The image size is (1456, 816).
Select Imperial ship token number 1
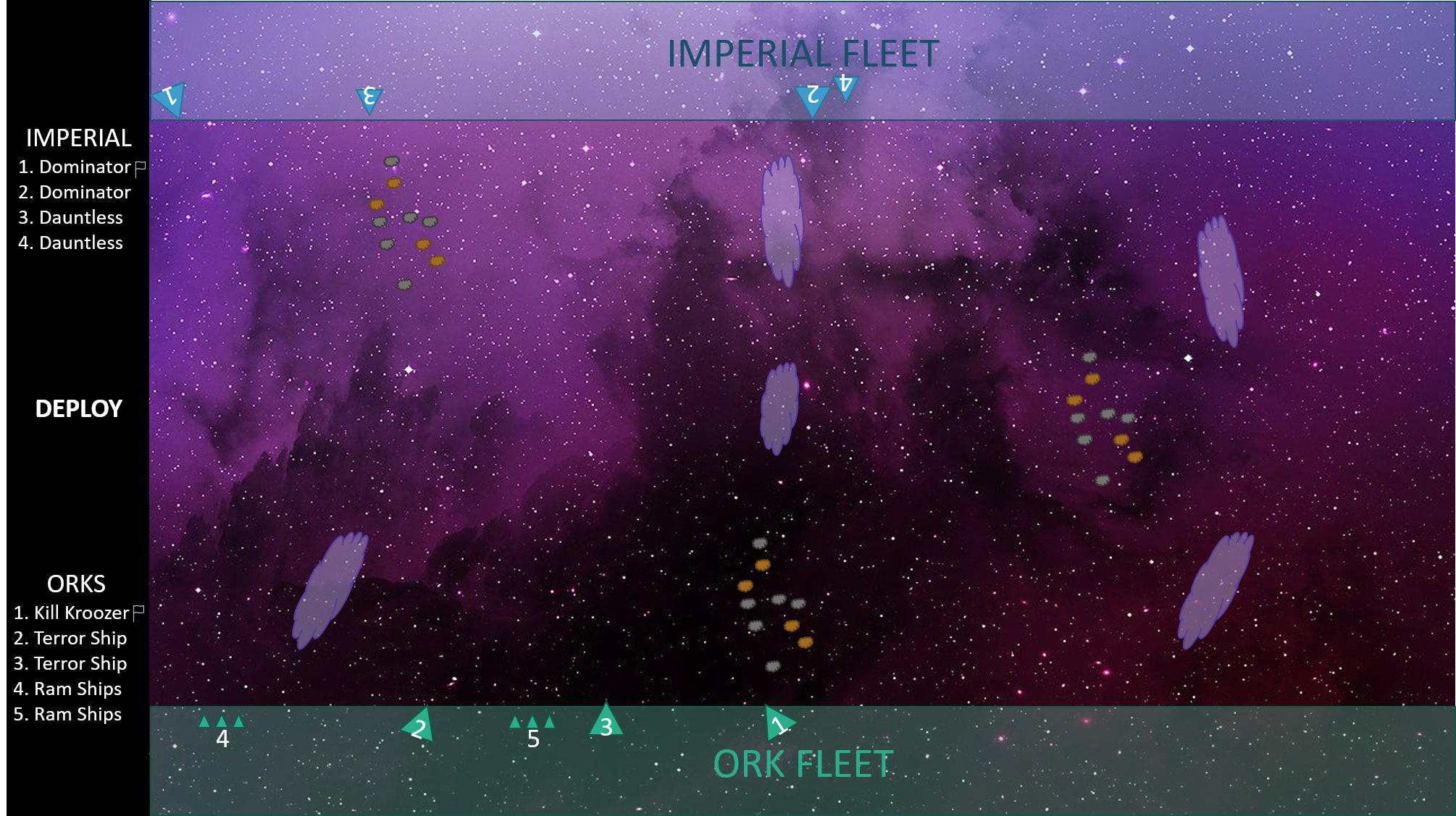pyautogui.click(x=170, y=98)
